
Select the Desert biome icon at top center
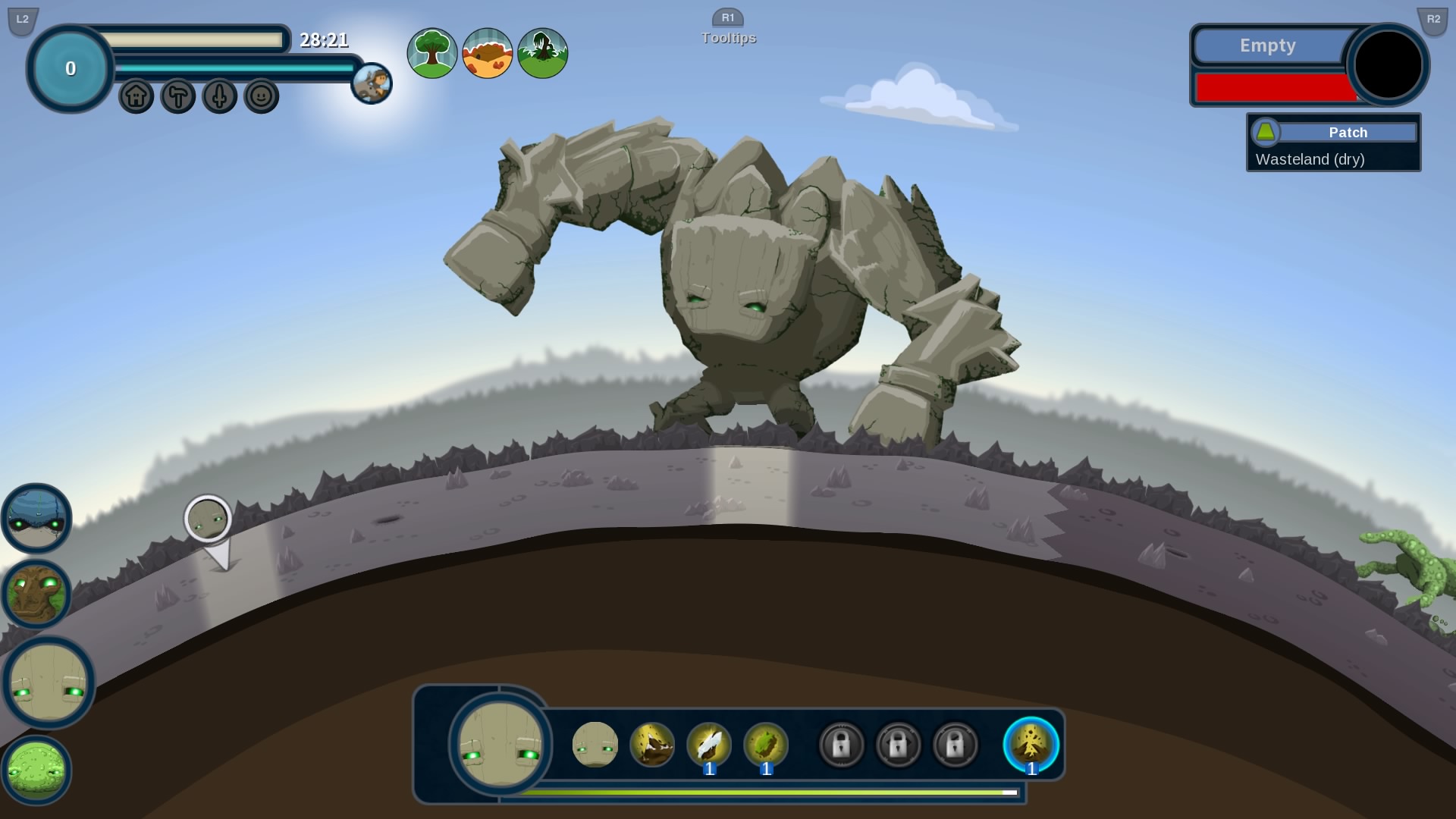click(488, 53)
